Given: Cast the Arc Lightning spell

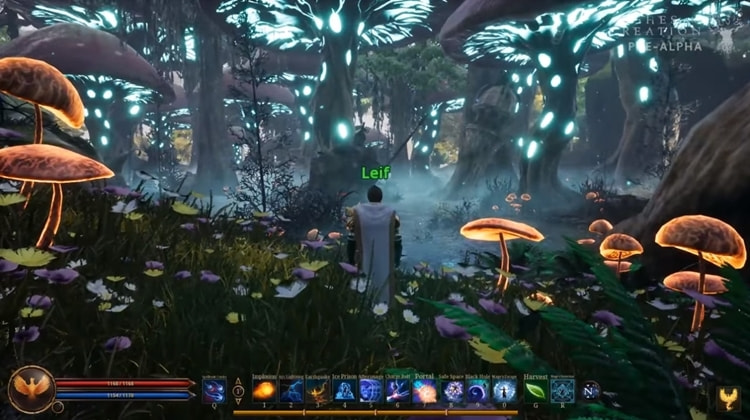Looking at the screenshot, I should 291,390.
